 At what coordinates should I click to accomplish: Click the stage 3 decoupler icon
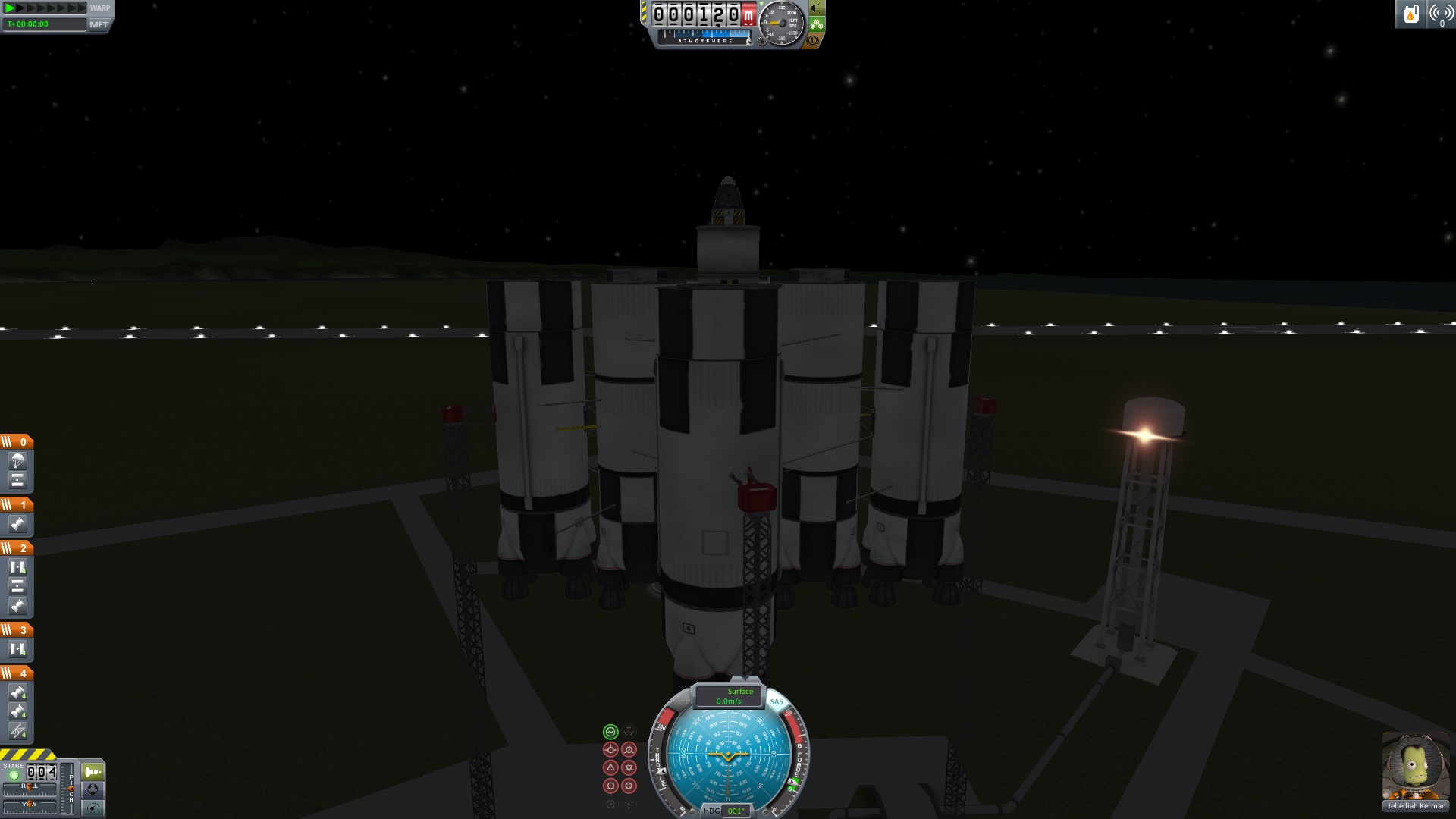click(17, 649)
